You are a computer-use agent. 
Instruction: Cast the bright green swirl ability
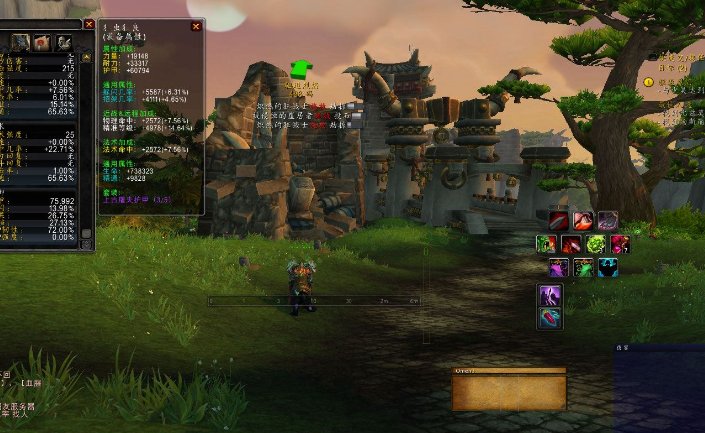click(595, 244)
